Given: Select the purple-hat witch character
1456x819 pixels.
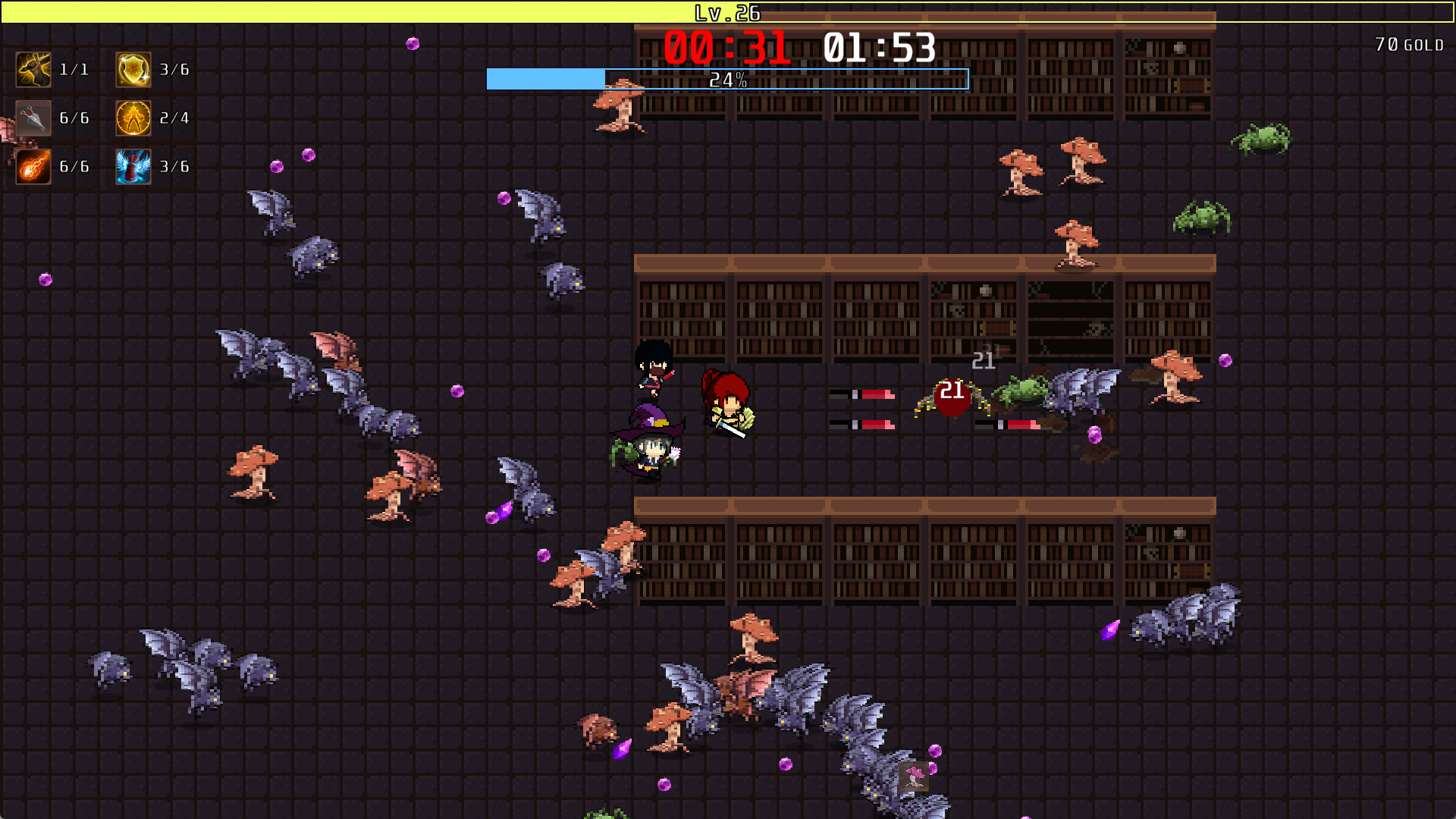Looking at the screenshot, I should [651, 447].
